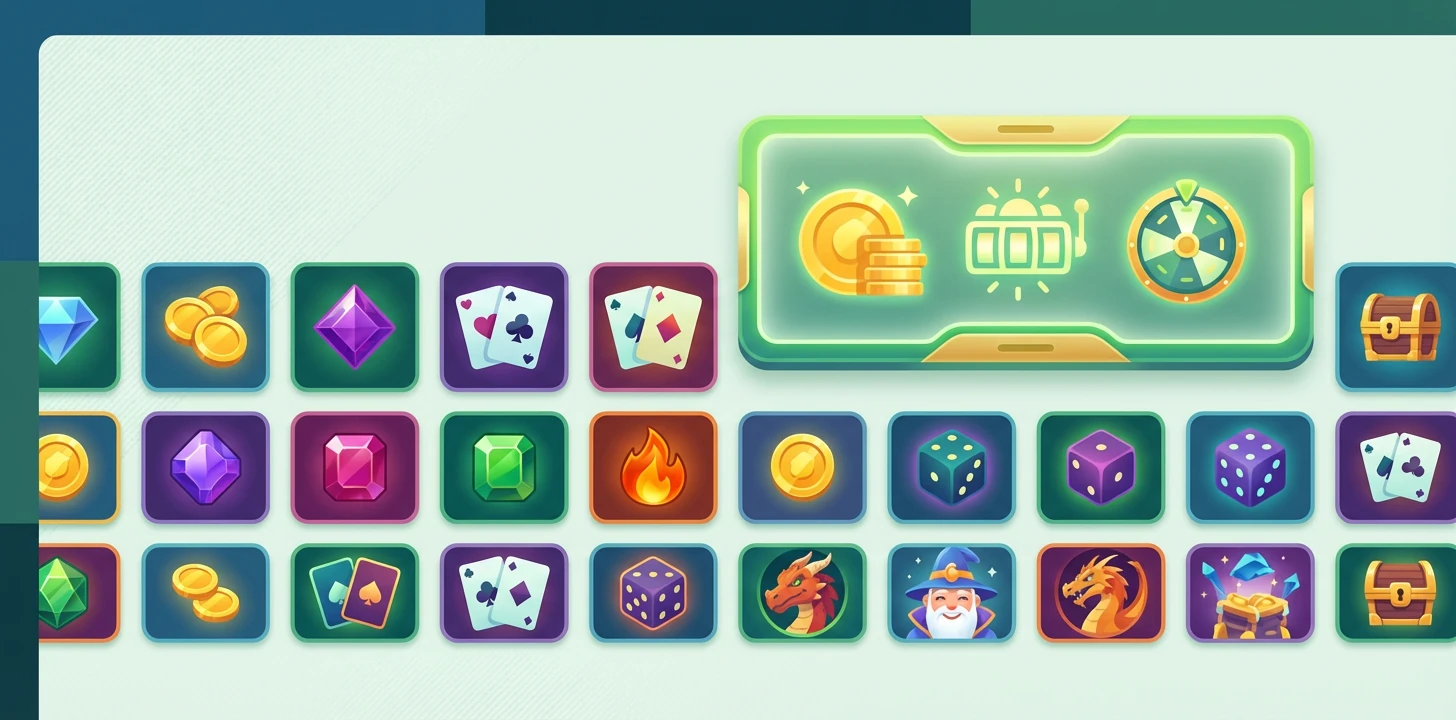Open the gold pile with blue crystals tile

click(1250, 593)
